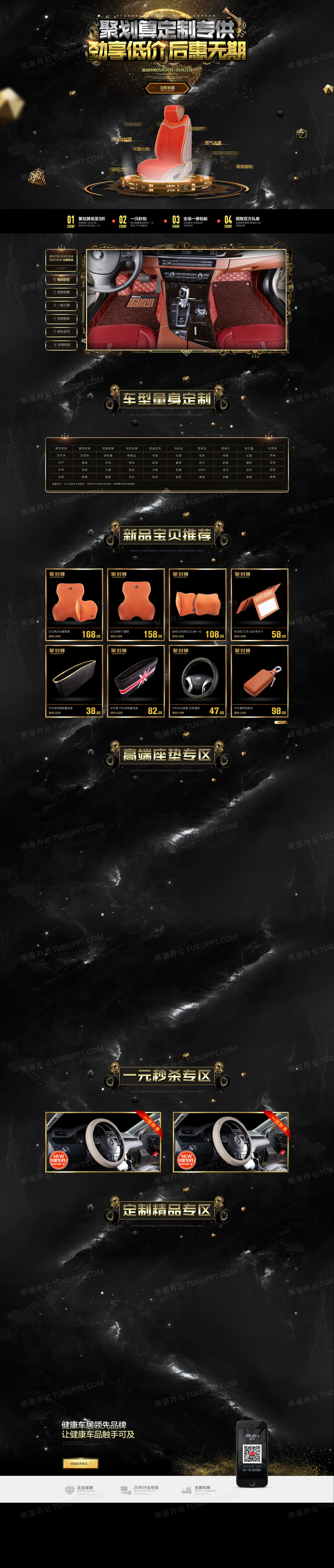Choose the 一垫三用 feature tab
The width and height of the screenshot is (334, 1568).
point(61,305)
